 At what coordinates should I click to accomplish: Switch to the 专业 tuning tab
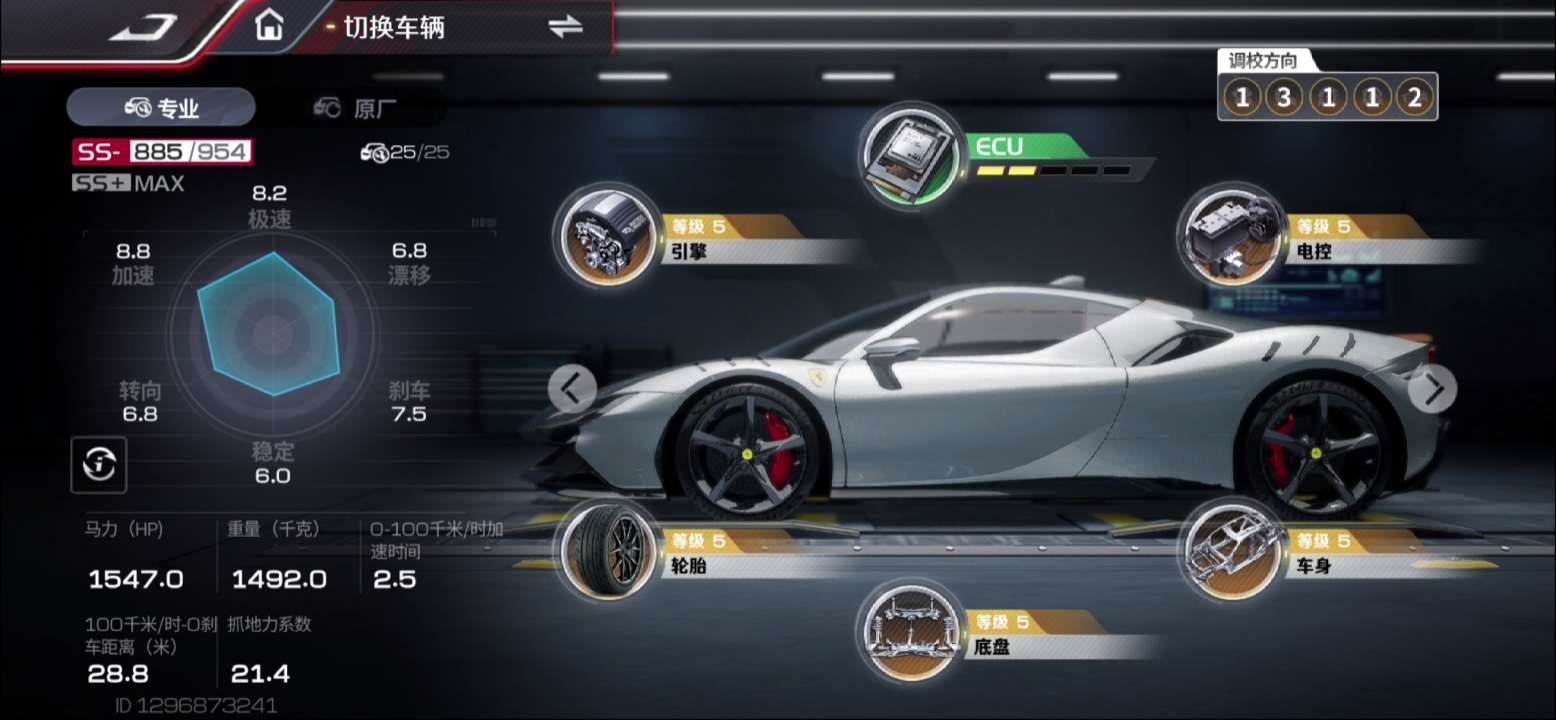tap(161, 108)
